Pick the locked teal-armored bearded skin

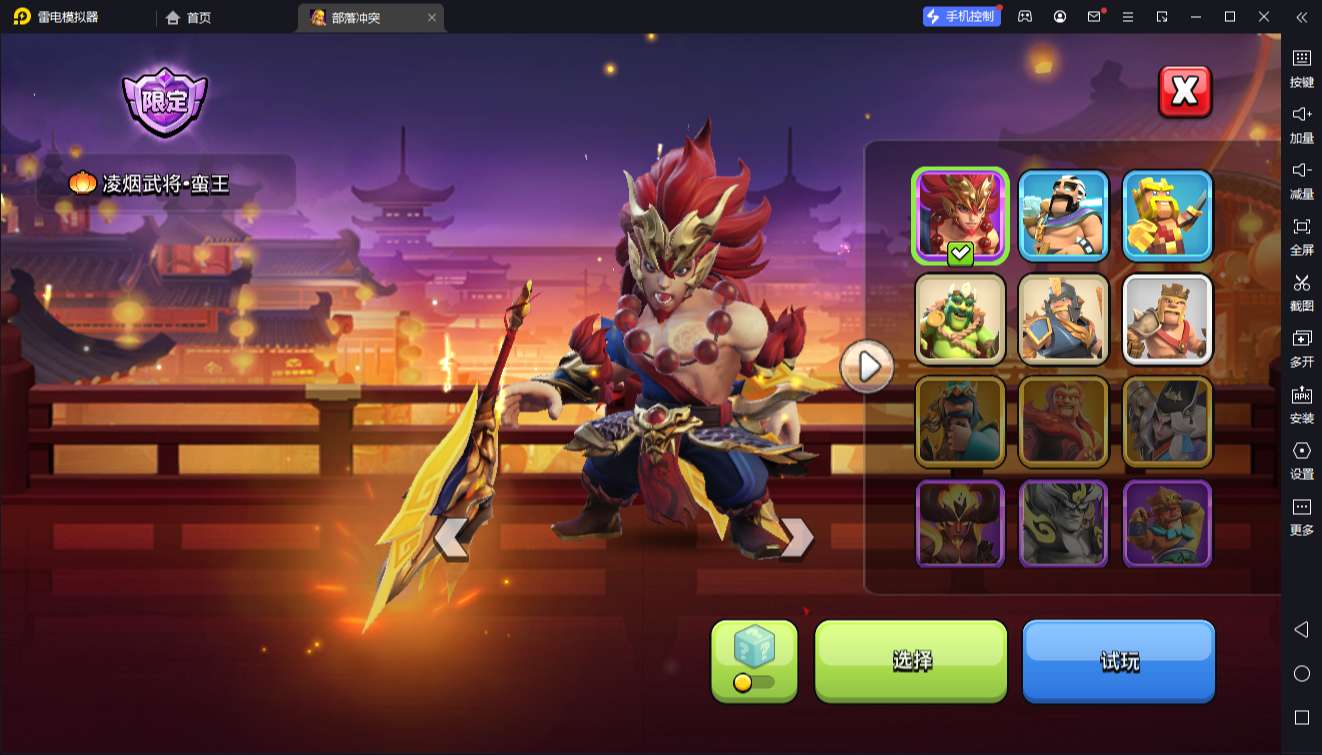click(960, 421)
